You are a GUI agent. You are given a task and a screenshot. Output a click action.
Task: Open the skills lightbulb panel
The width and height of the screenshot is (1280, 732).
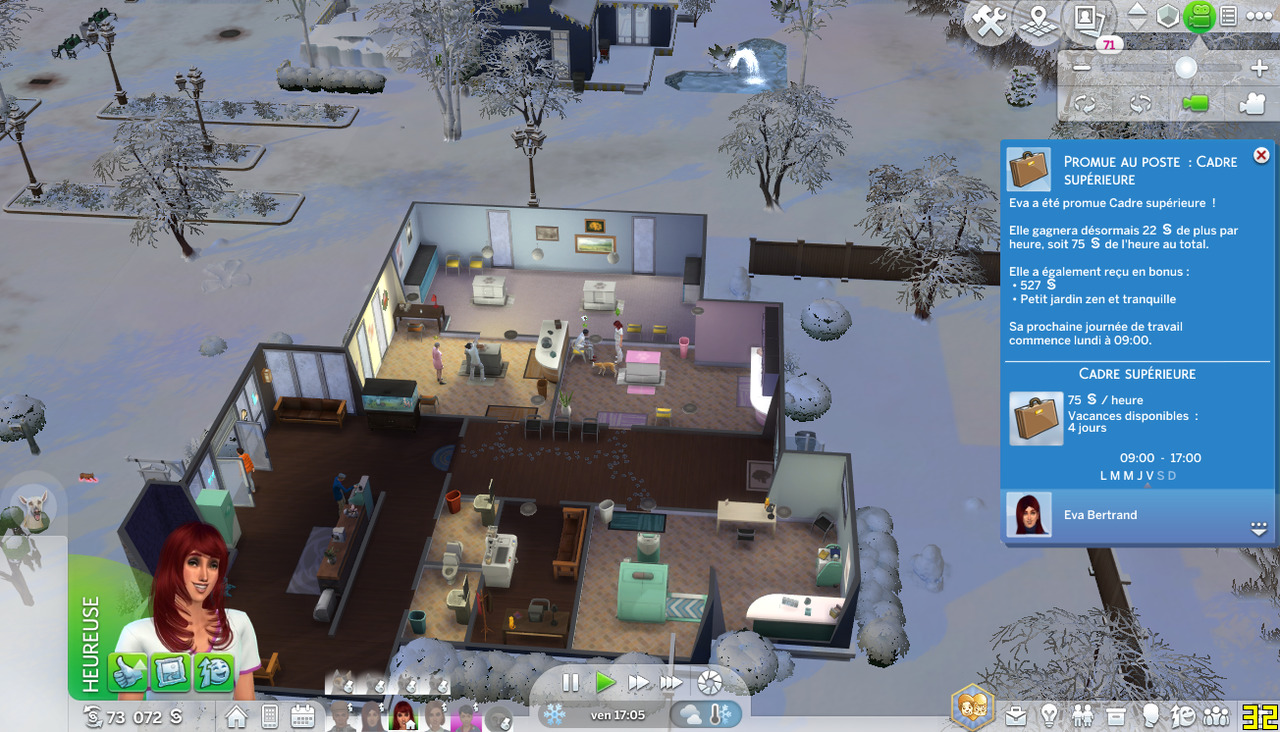pyautogui.click(x=1049, y=716)
